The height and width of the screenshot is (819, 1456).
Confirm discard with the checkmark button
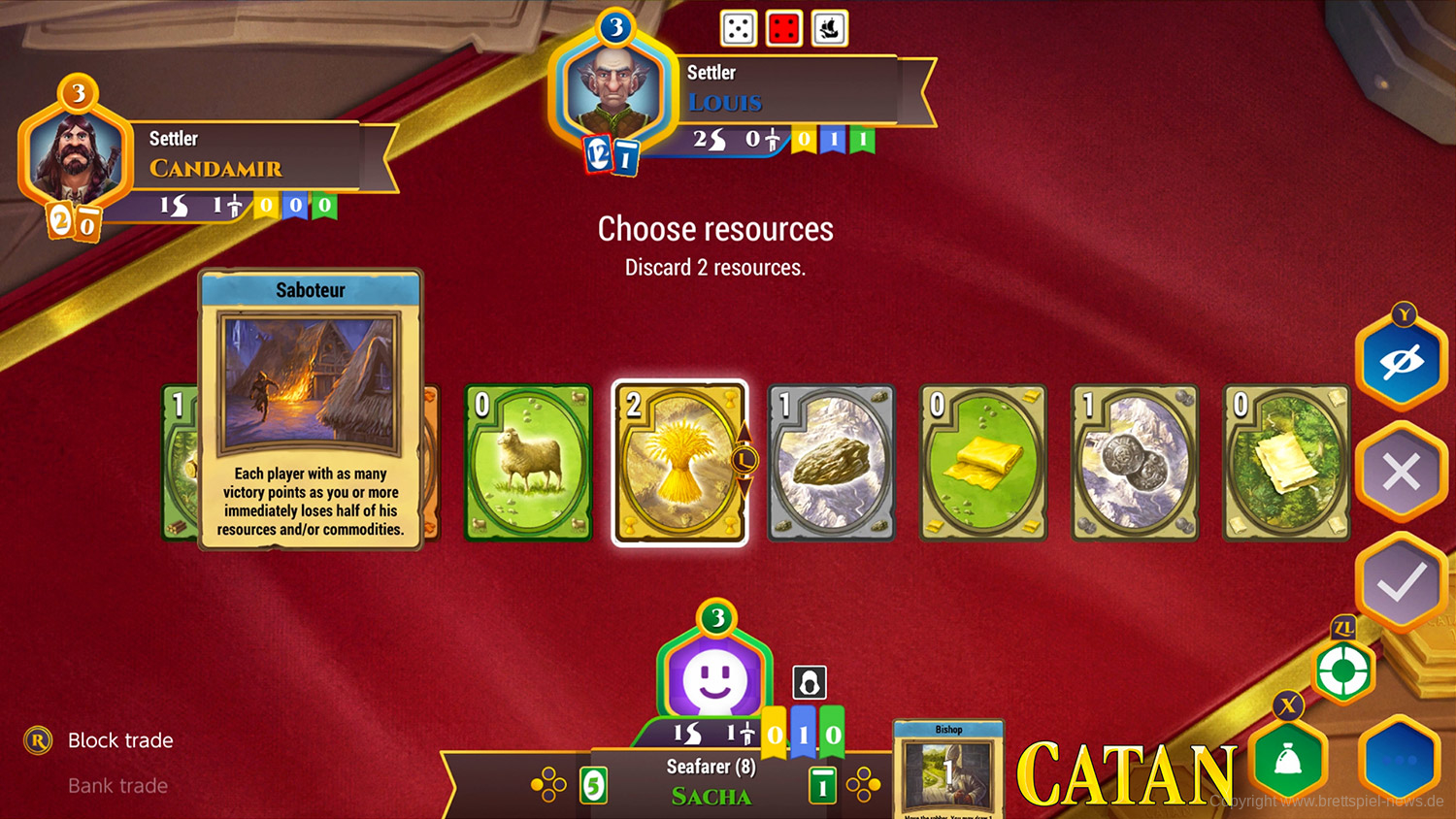[1402, 582]
